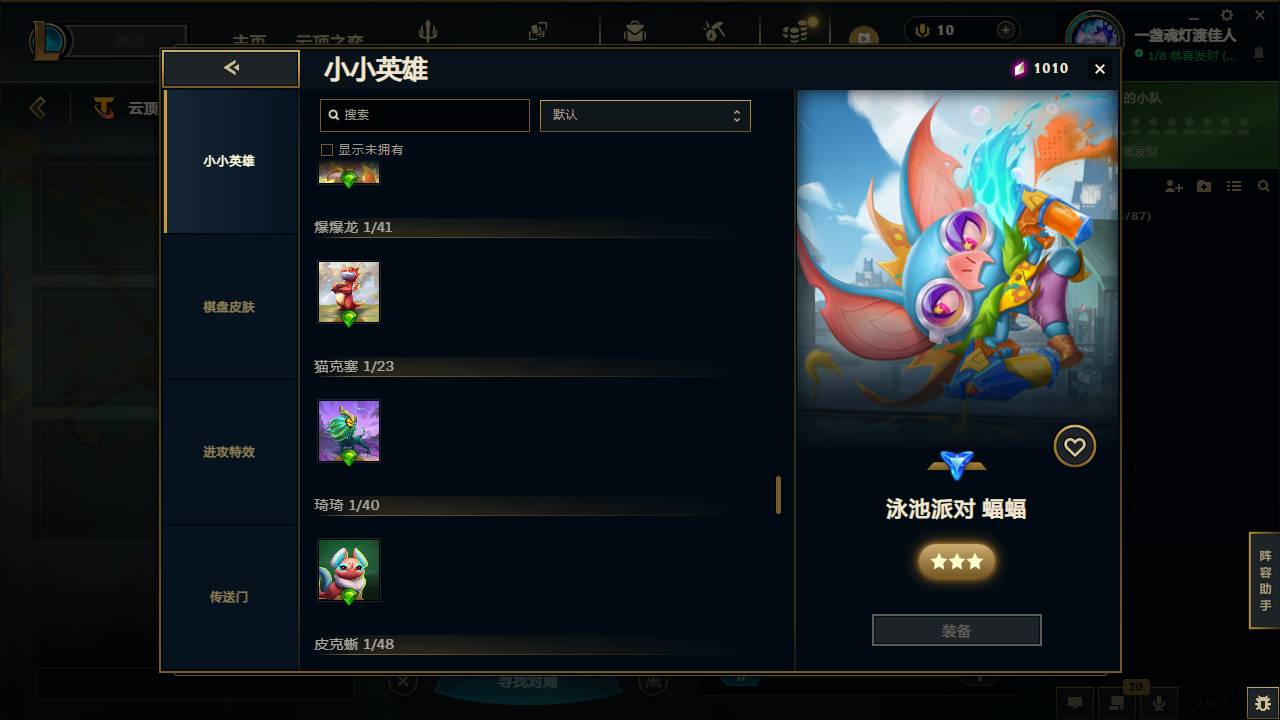The image size is (1280, 720).
Task: Toggle the favorite heart on 泳池派对 蝙蝠
Action: tap(1075, 446)
